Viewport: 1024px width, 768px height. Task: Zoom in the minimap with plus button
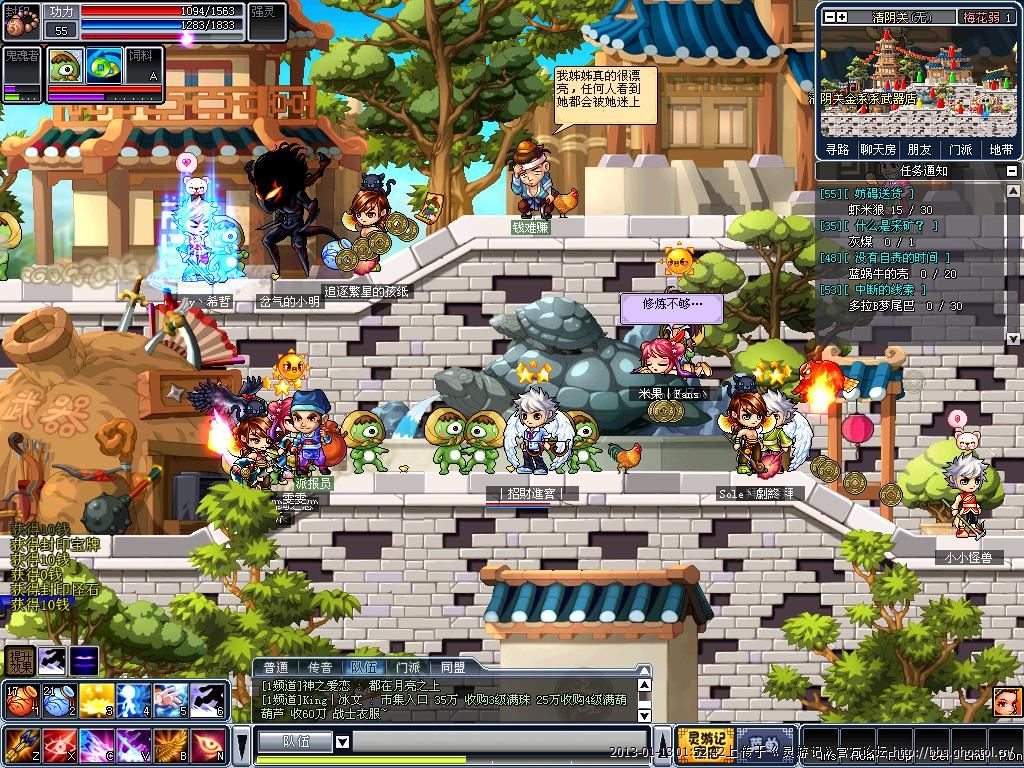click(x=842, y=17)
